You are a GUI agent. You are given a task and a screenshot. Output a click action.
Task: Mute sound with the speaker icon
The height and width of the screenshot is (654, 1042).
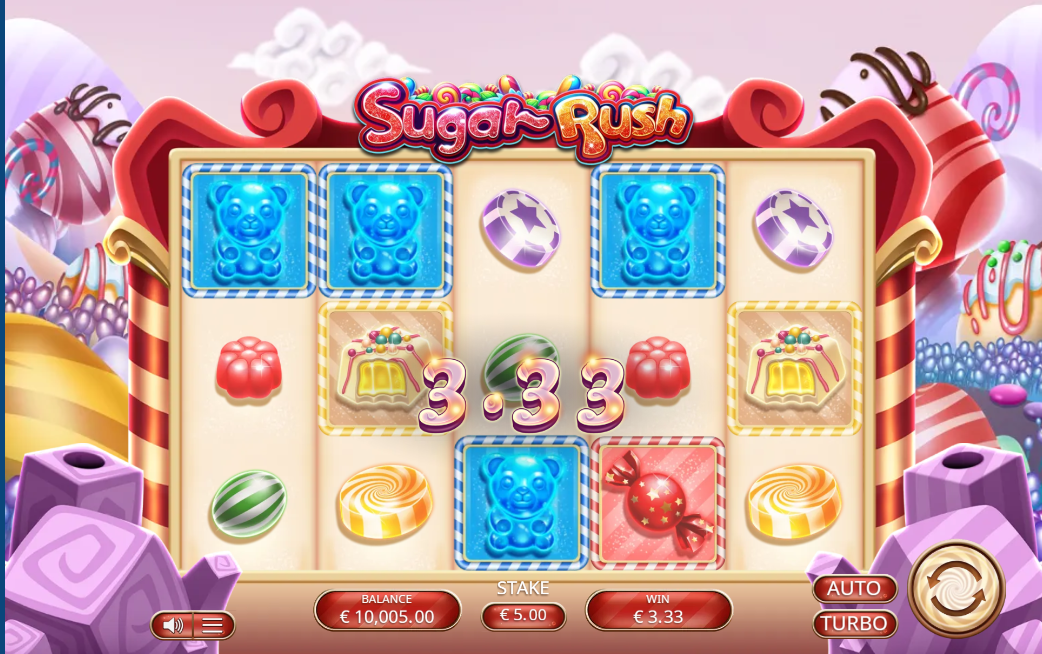(x=173, y=626)
